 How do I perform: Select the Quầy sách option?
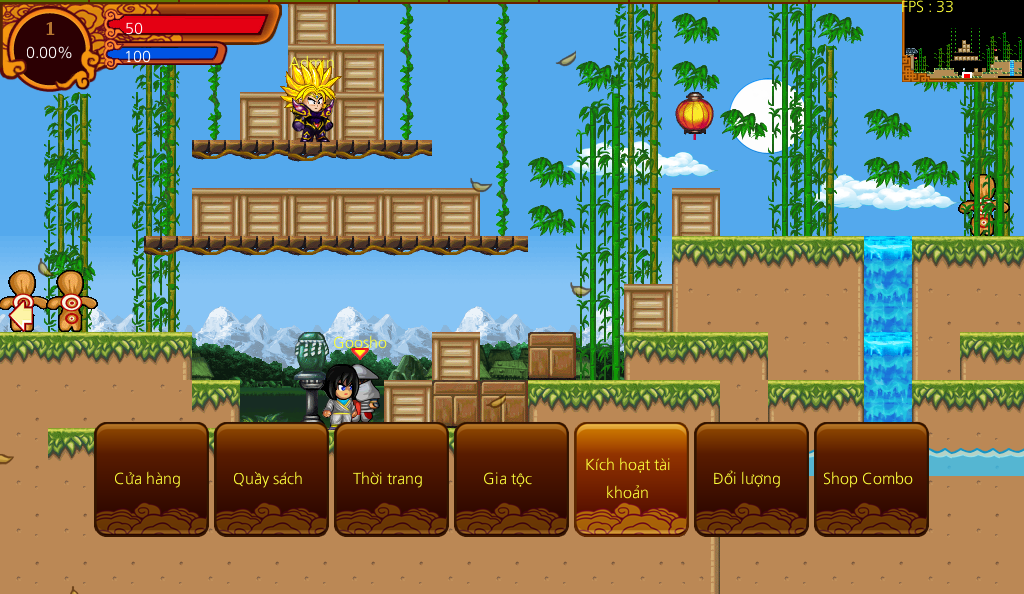pyautogui.click(x=271, y=479)
